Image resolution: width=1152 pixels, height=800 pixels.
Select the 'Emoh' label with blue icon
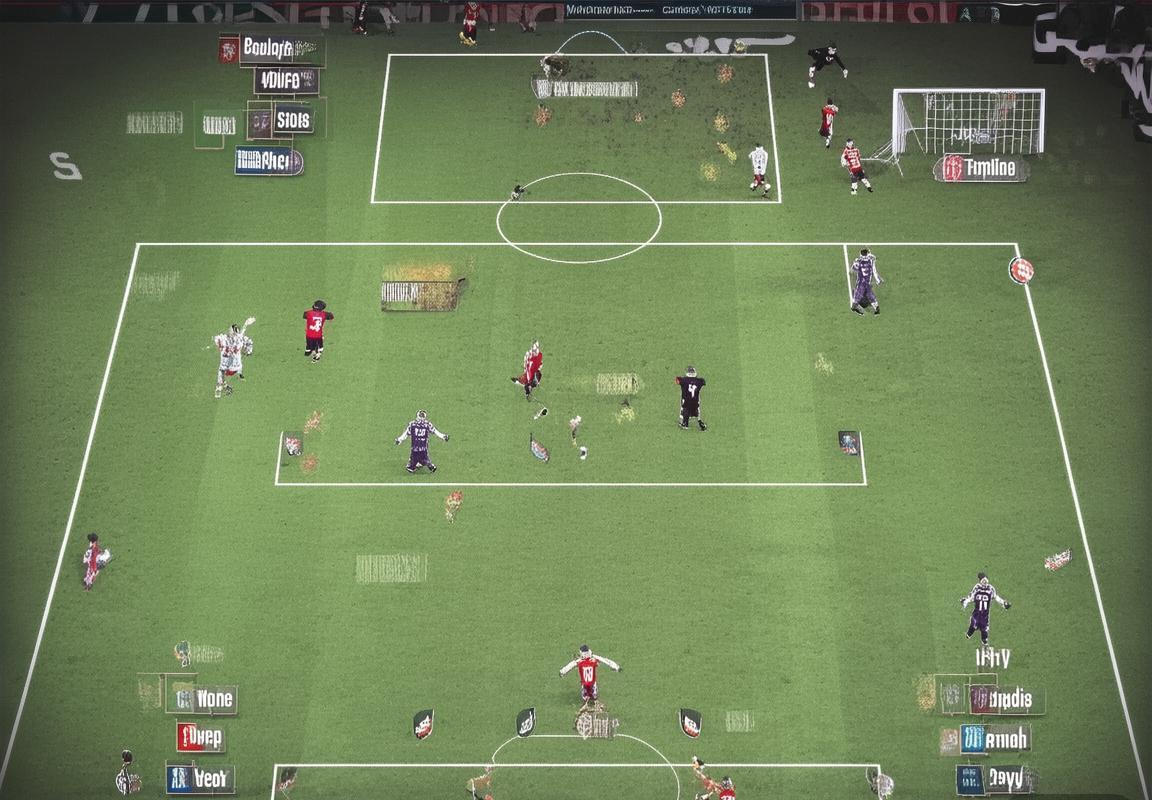pyautogui.click(x=995, y=739)
